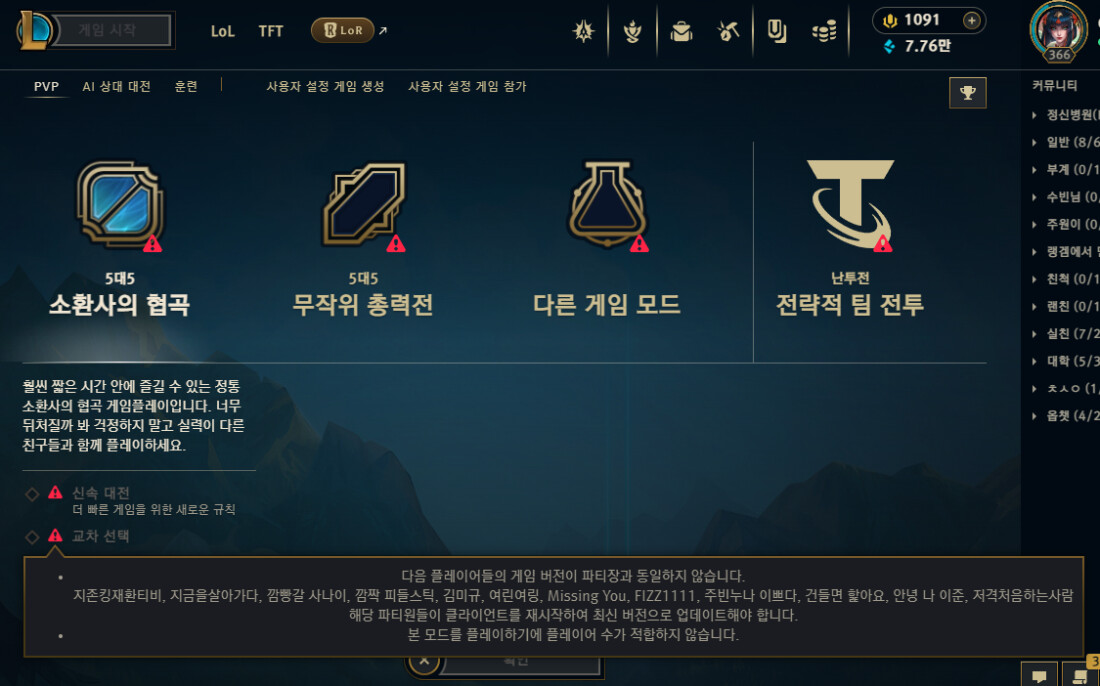Image resolution: width=1100 pixels, height=686 pixels.
Task: Switch to the 훈련 tab
Action: click(186, 87)
